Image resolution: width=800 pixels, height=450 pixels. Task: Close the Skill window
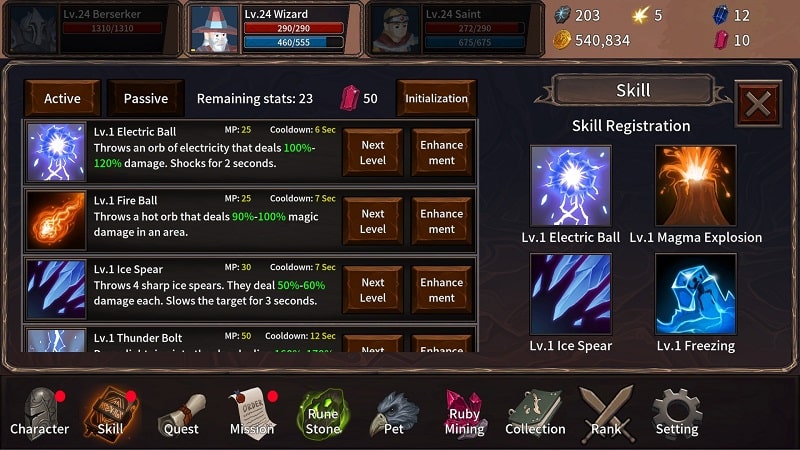pos(758,103)
